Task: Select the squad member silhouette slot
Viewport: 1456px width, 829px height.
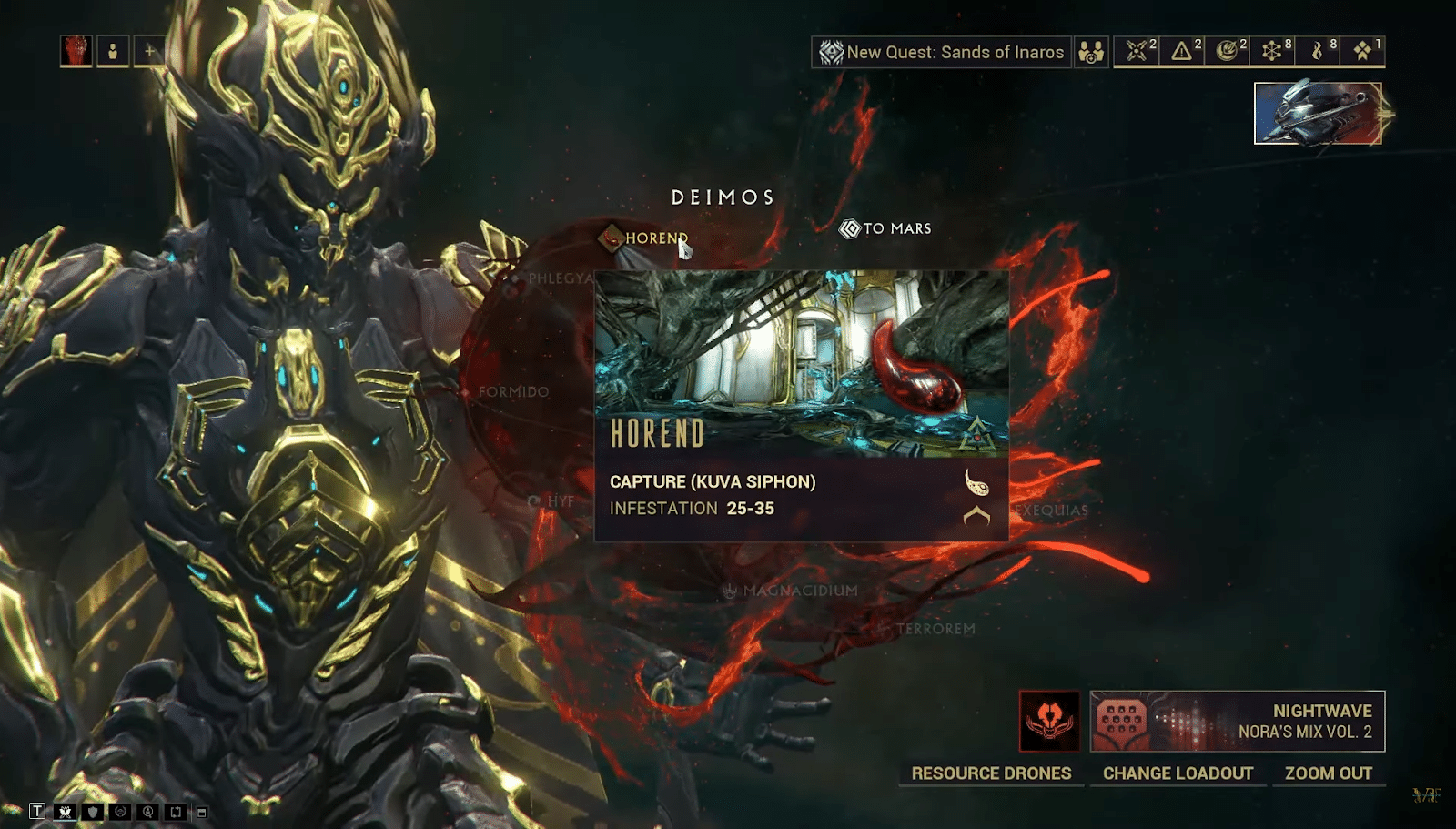Action: [113, 51]
